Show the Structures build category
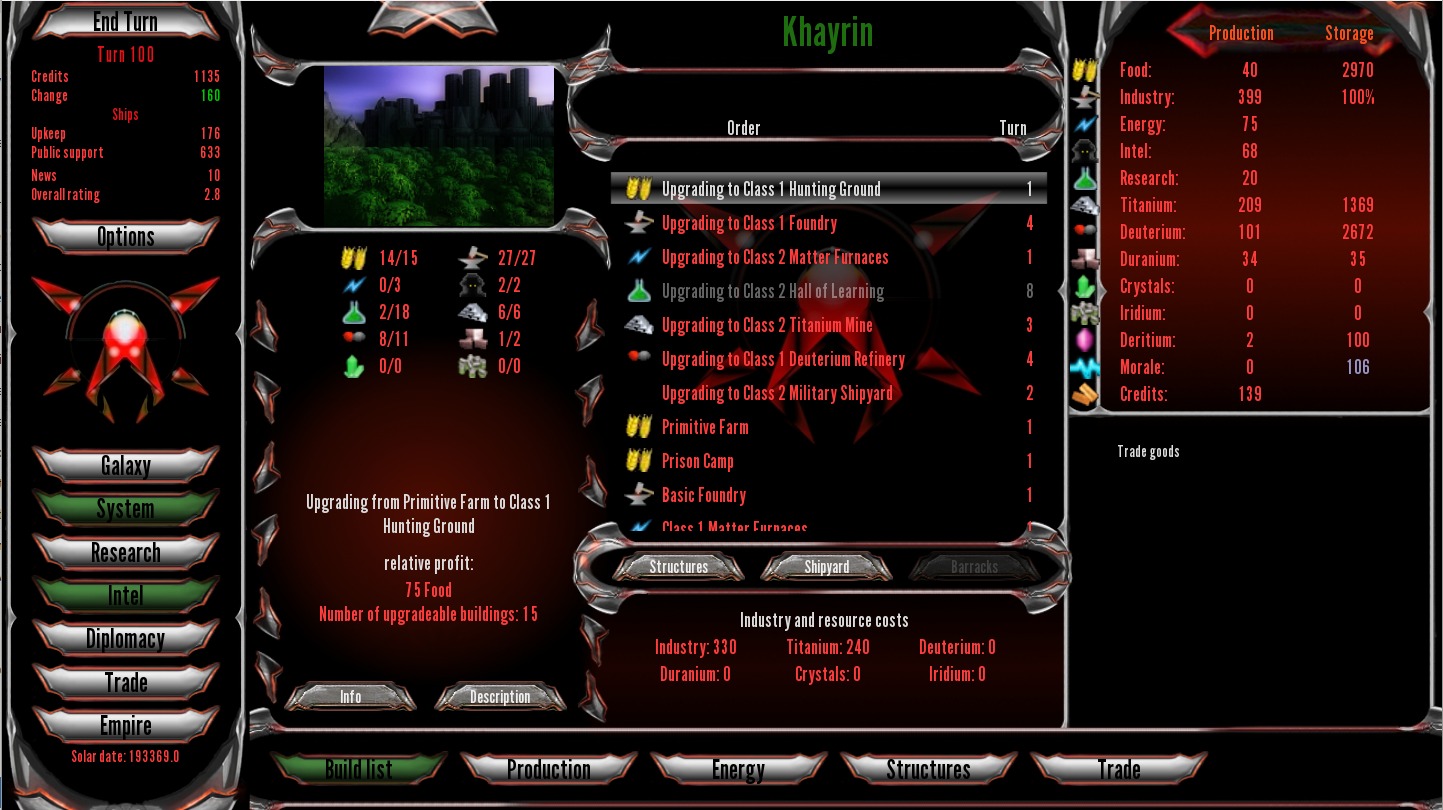1443x810 pixels. pos(678,567)
